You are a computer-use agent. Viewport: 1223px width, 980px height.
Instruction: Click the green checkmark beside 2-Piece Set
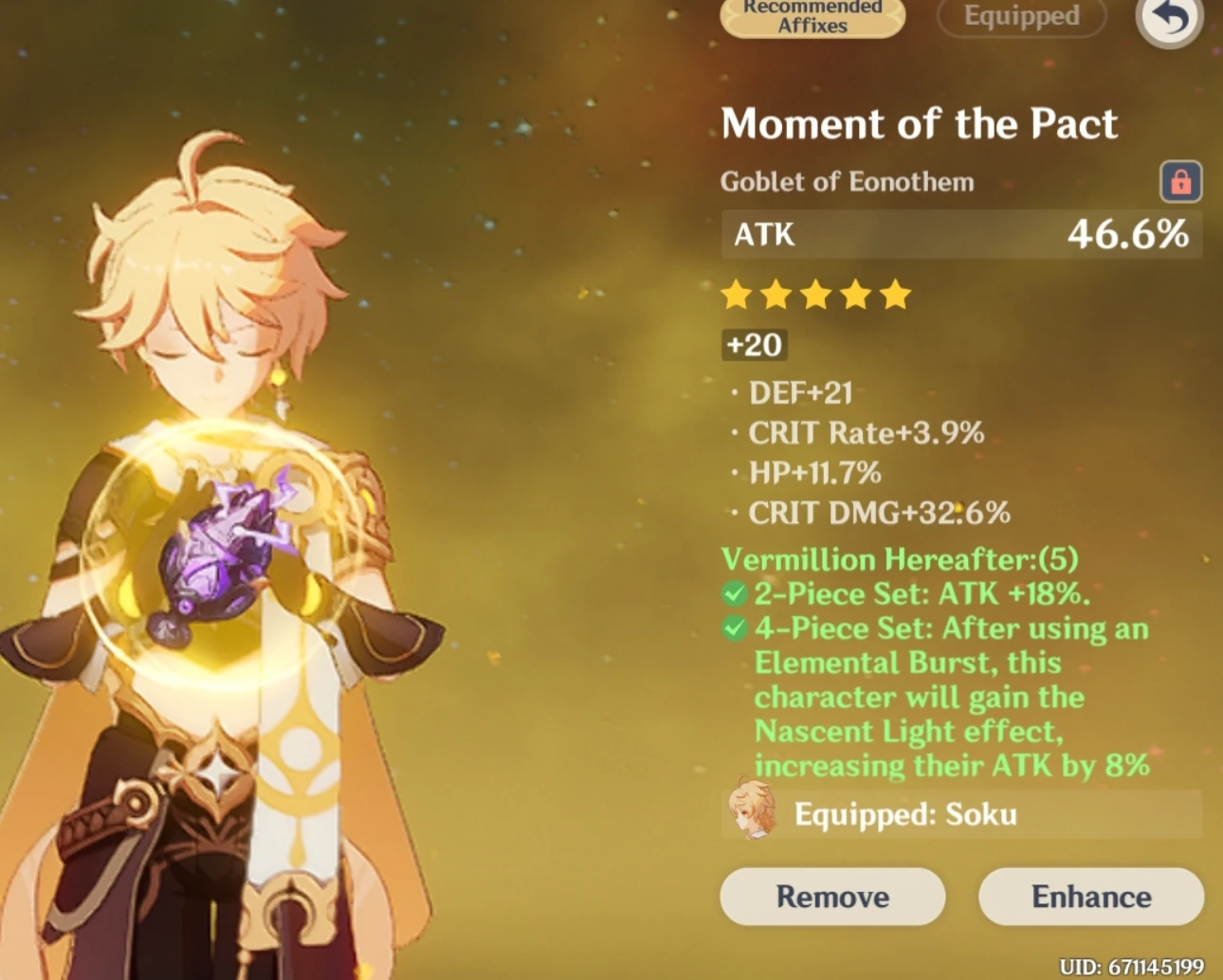pos(734,593)
